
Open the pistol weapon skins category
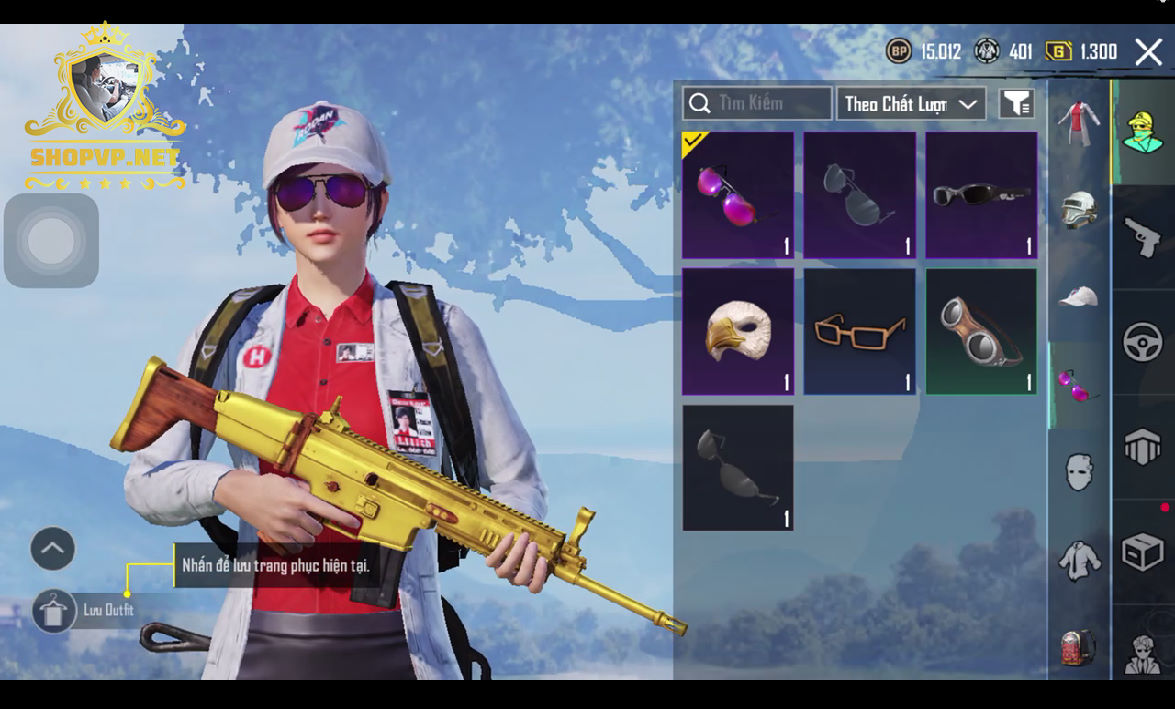pos(1143,238)
